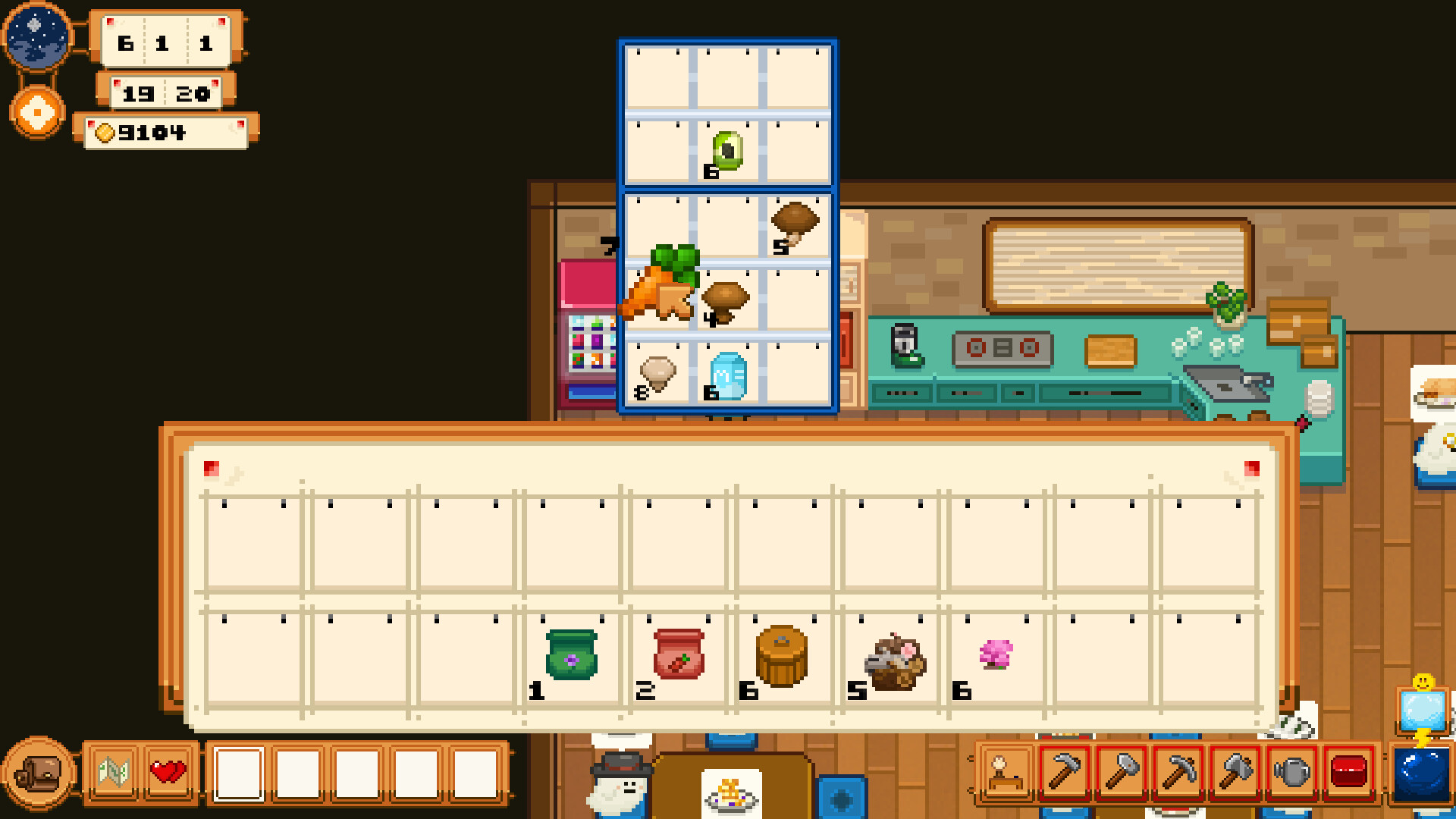Select the red box tool slot

coord(1349,771)
